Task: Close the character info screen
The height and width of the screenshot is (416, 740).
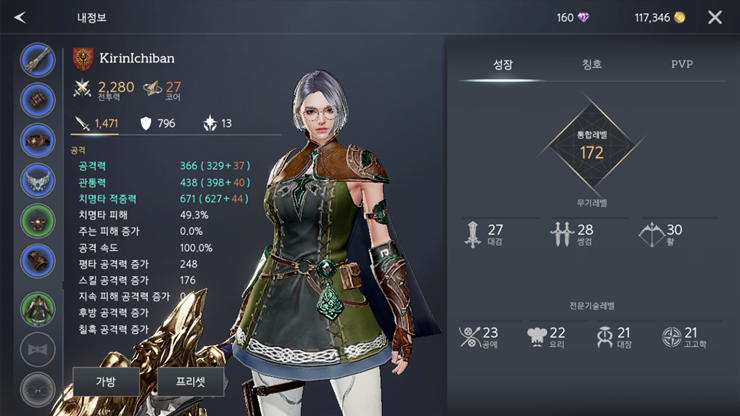Action: [x=714, y=17]
